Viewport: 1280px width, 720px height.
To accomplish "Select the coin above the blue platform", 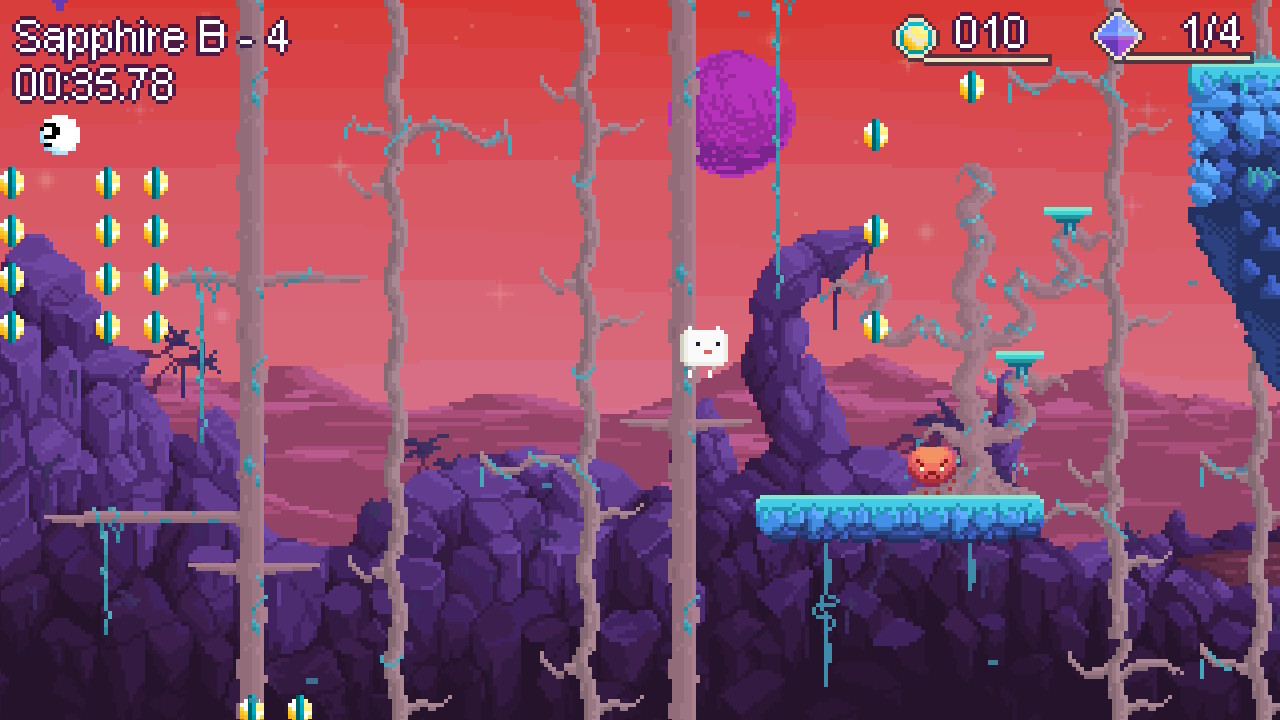I will click(x=877, y=322).
